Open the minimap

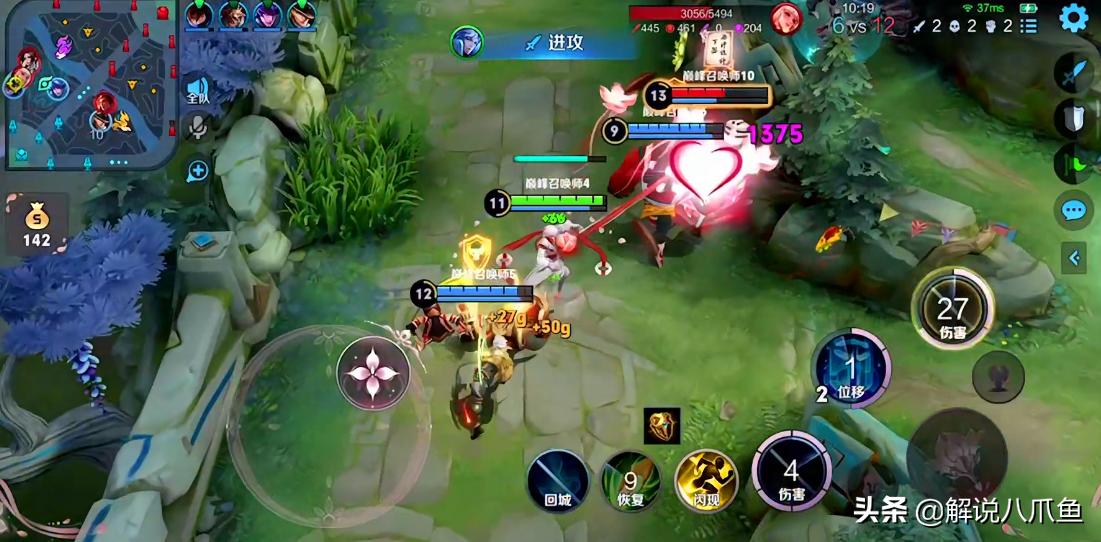pos(88,84)
